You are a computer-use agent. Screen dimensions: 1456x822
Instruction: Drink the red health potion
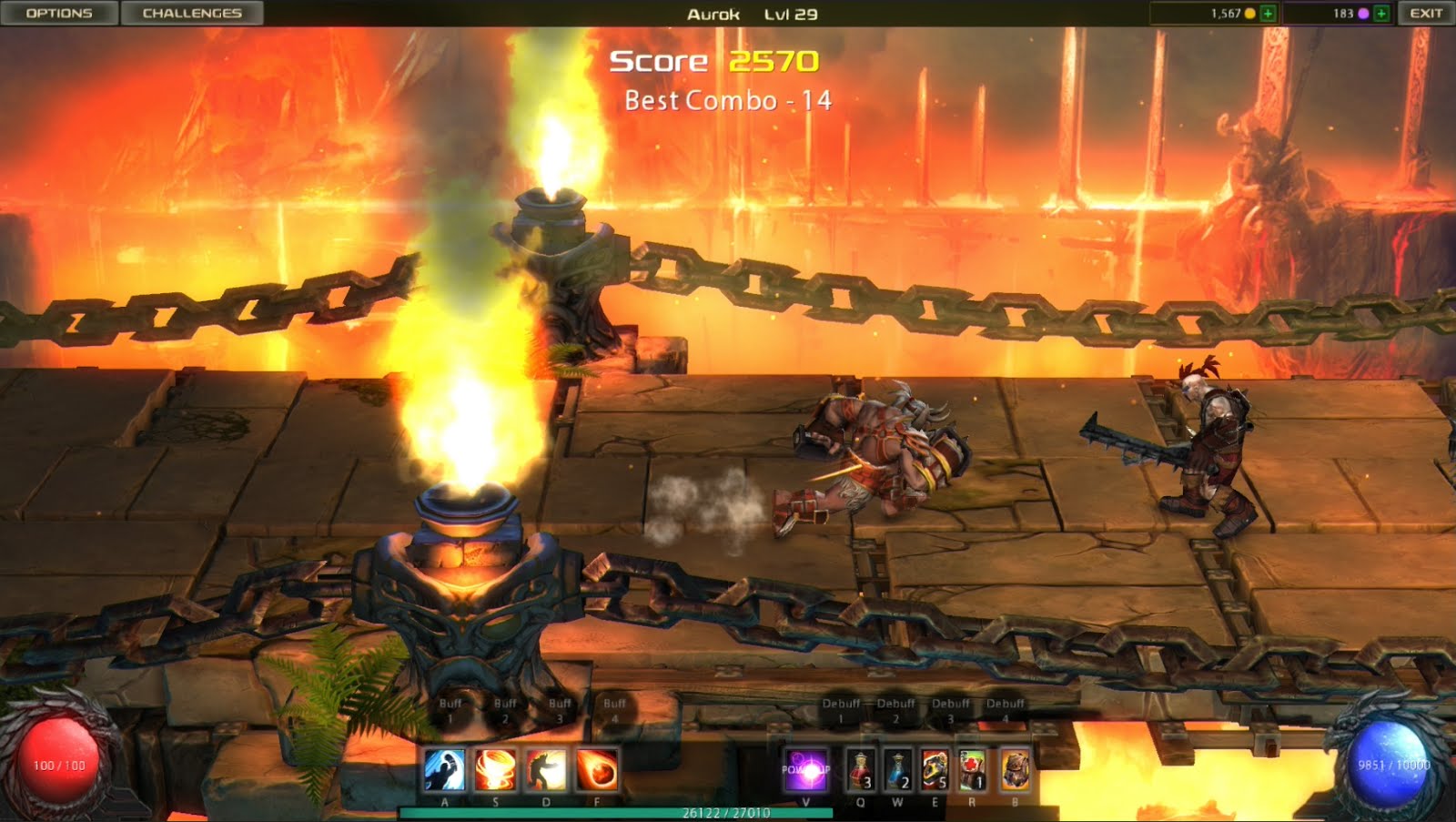pos(861,770)
